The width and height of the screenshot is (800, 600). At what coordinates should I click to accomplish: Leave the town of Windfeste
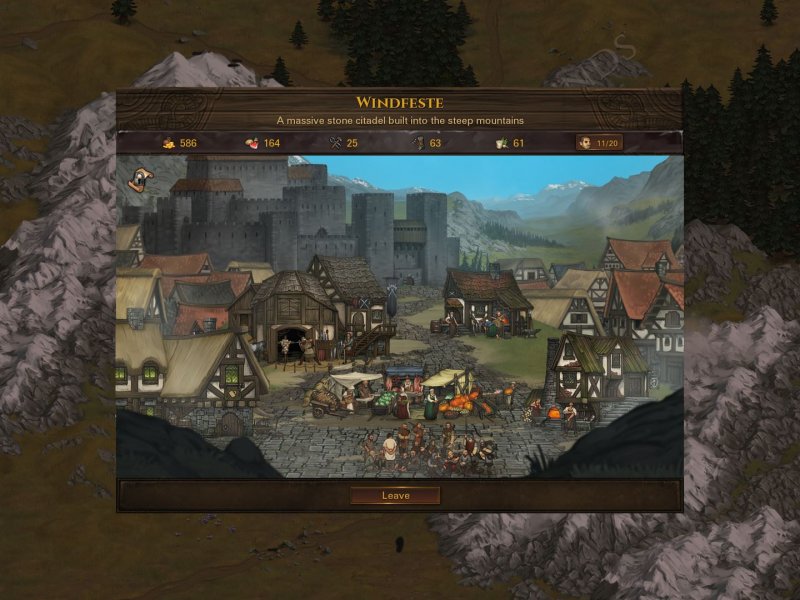pos(395,495)
